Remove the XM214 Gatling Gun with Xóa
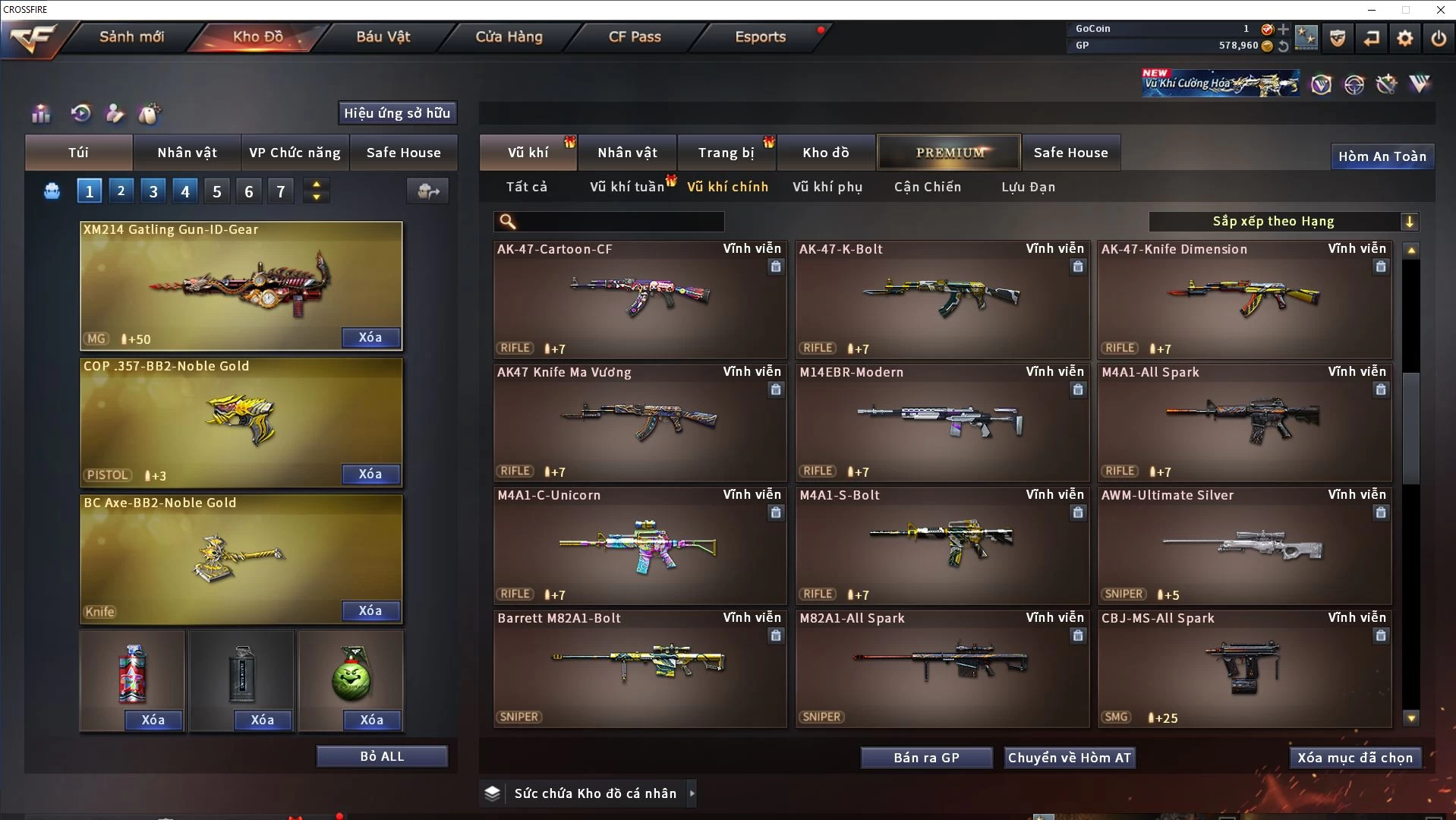Viewport: 1456px width, 820px height. pos(370,337)
